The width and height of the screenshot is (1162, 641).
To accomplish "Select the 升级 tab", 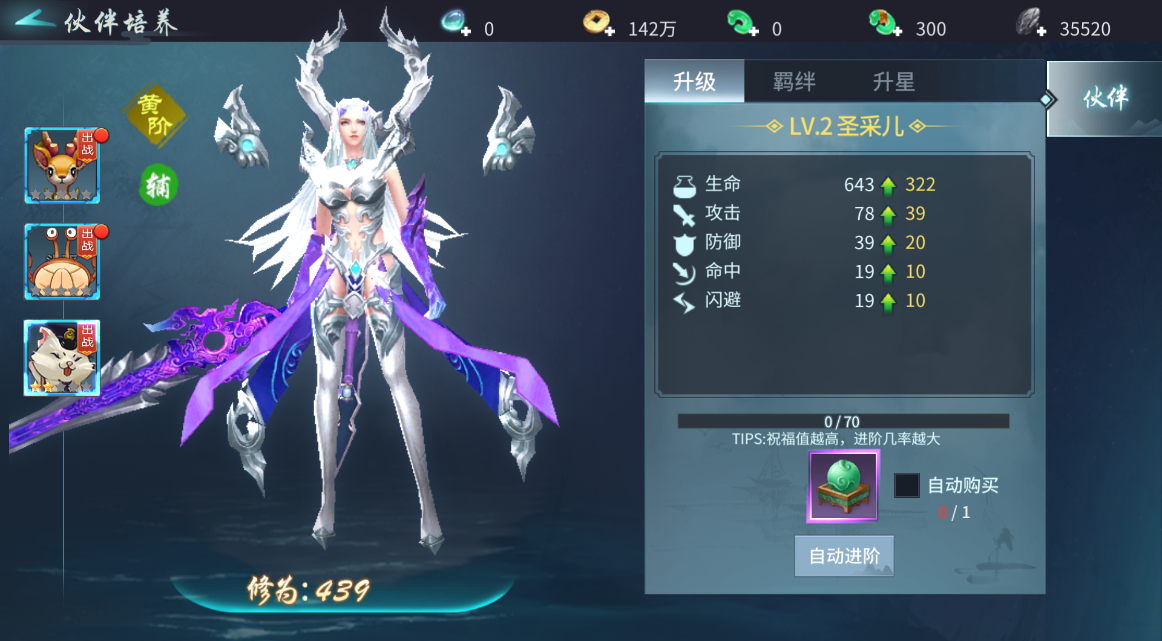I will point(694,82).
